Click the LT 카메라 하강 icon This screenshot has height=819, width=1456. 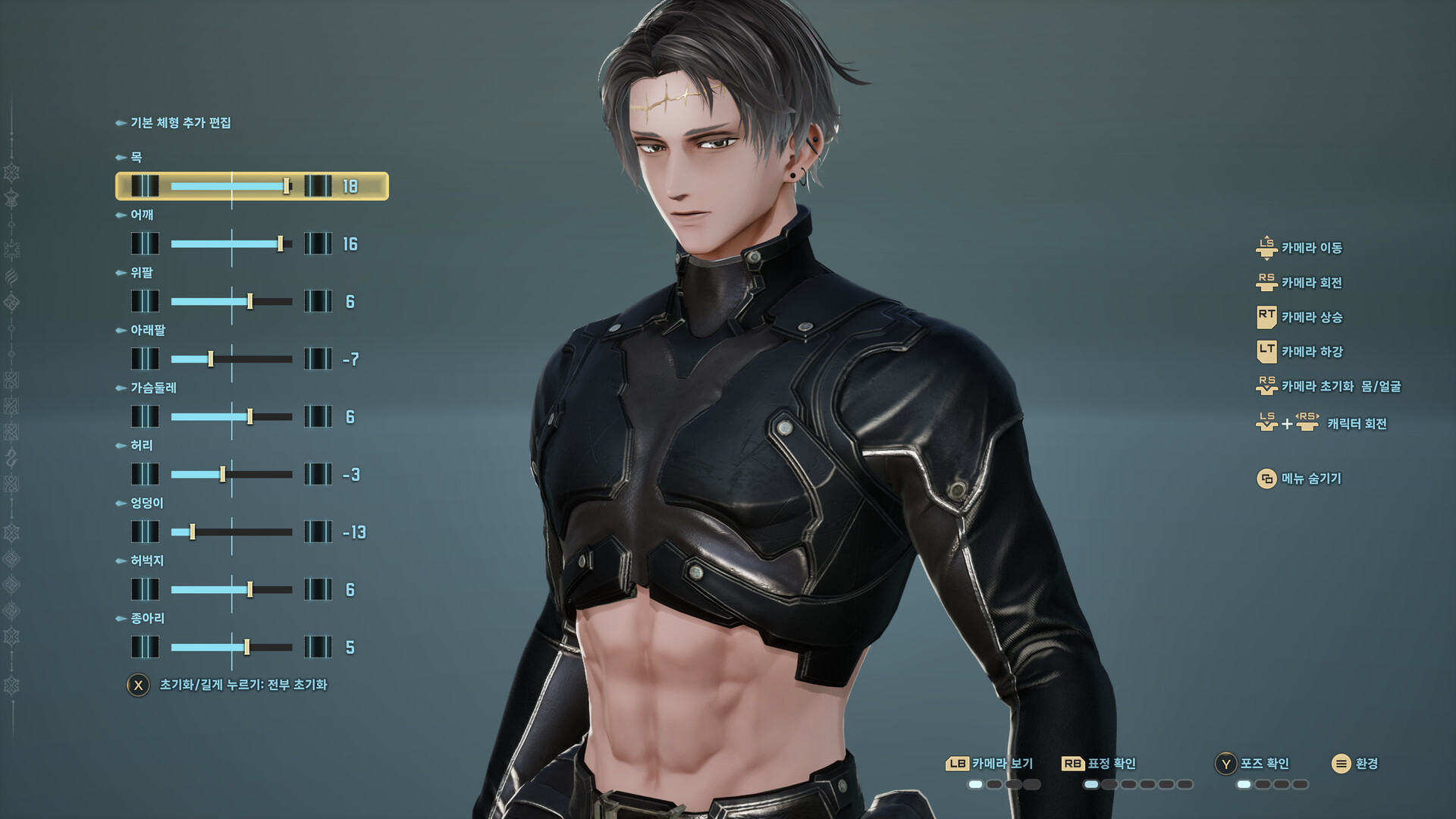coord(1266,353)
